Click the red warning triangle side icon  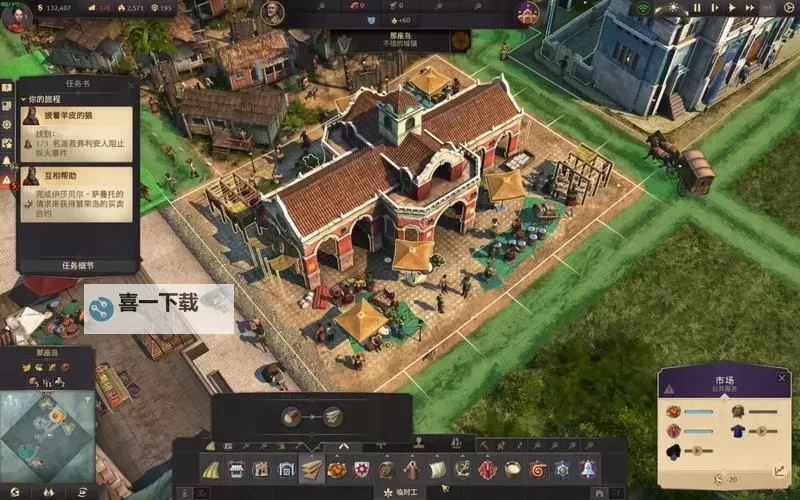click(7, 180)
